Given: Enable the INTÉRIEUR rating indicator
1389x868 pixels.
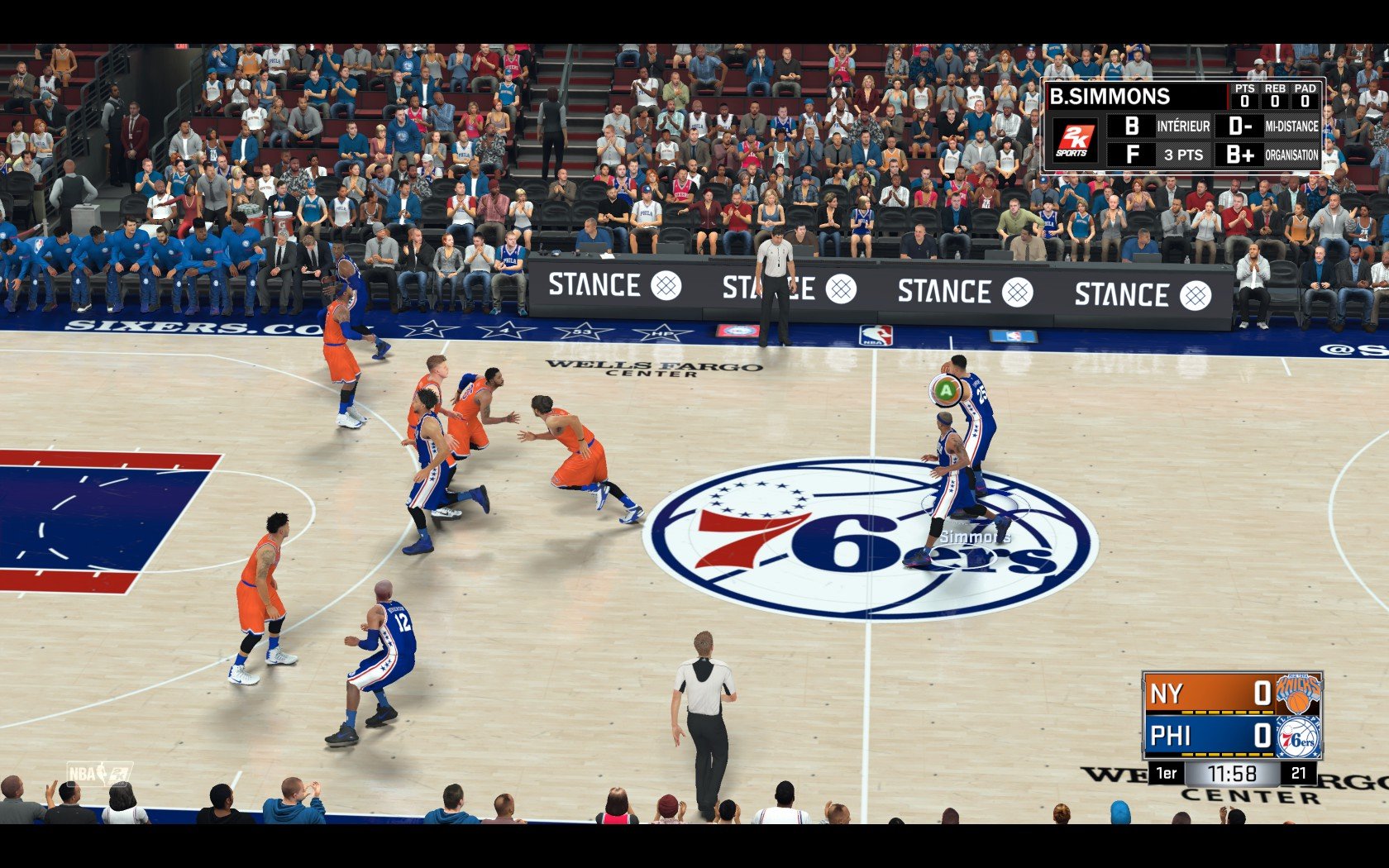Looking at the screenshot, I should [x=1184, y=127].
